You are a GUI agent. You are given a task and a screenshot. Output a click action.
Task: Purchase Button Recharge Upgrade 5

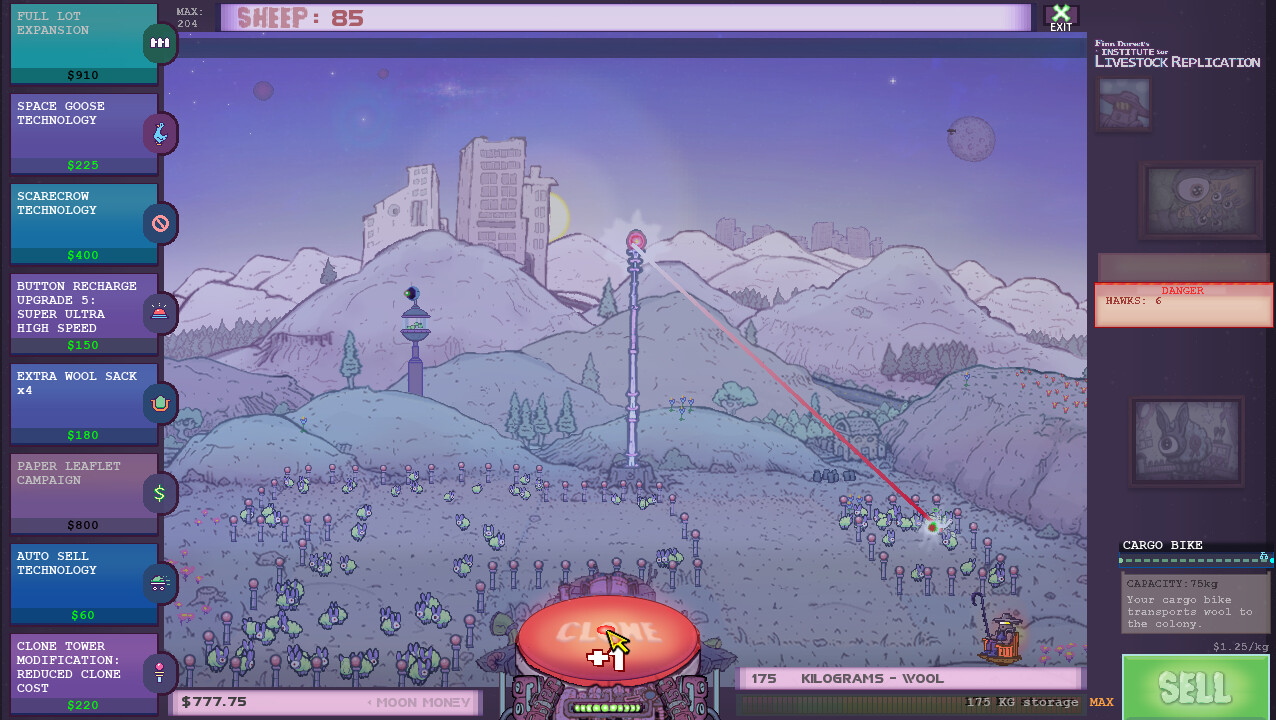pos(85,314)
